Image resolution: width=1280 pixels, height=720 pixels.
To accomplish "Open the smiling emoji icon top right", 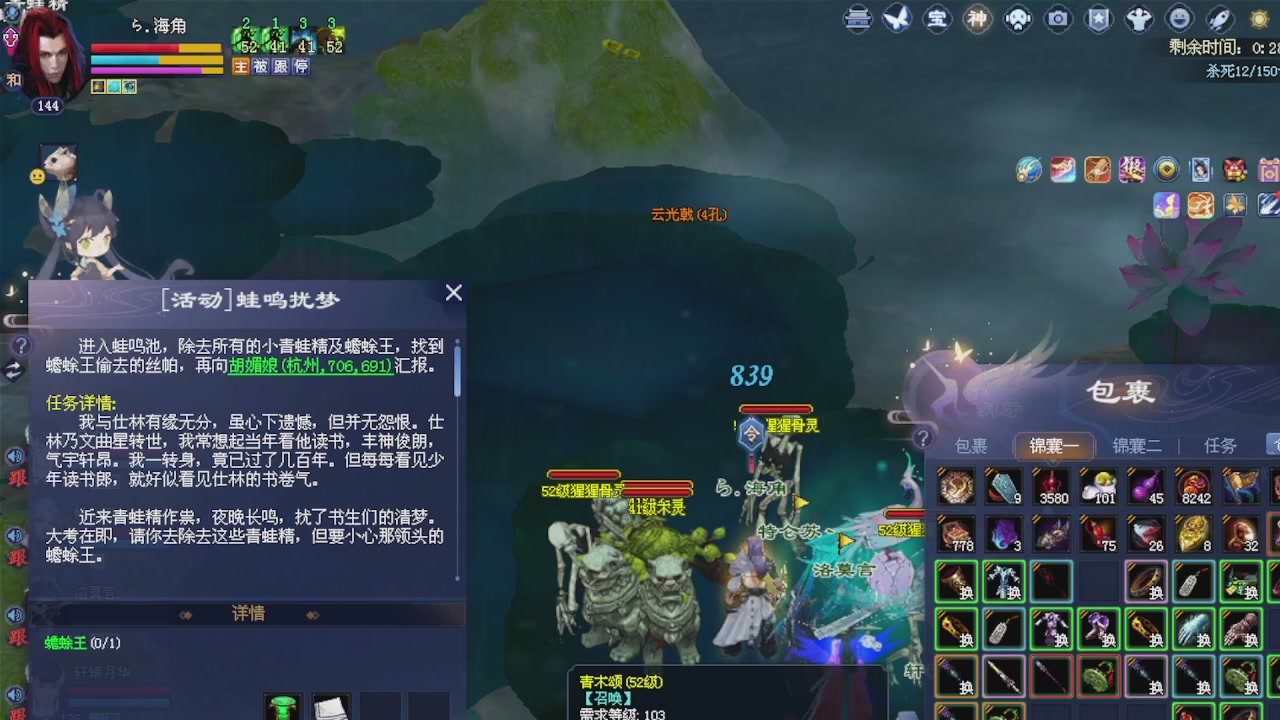I will 1177,19.
